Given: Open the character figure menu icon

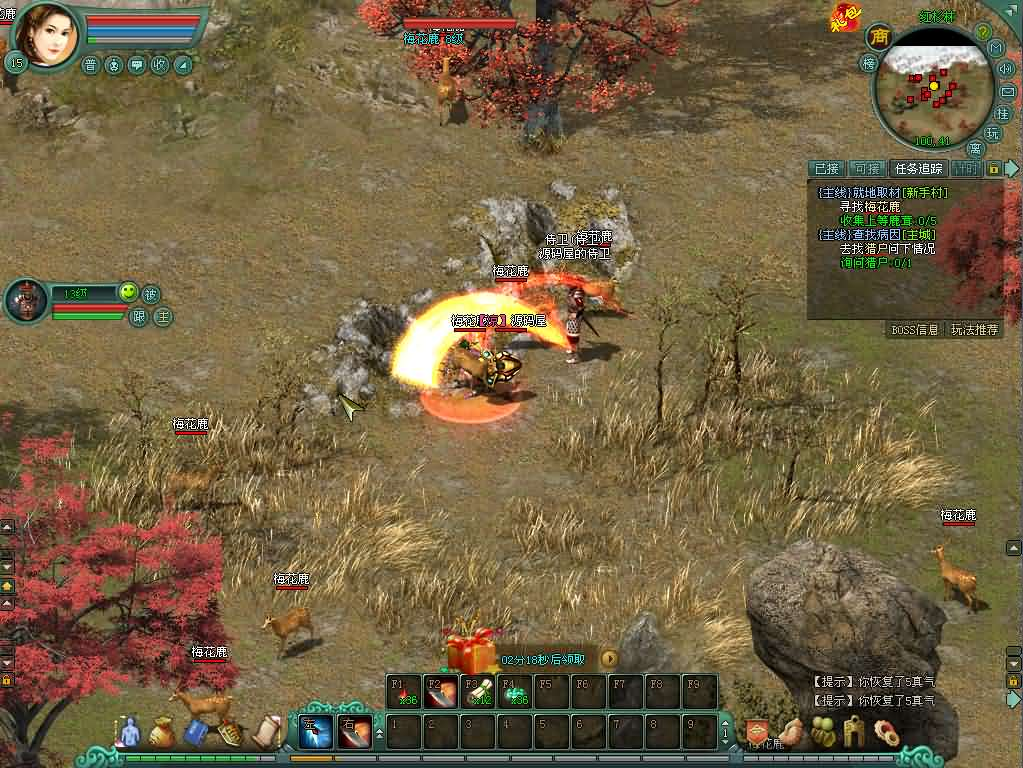Looking at the screenshot, I should pos(128,734).
